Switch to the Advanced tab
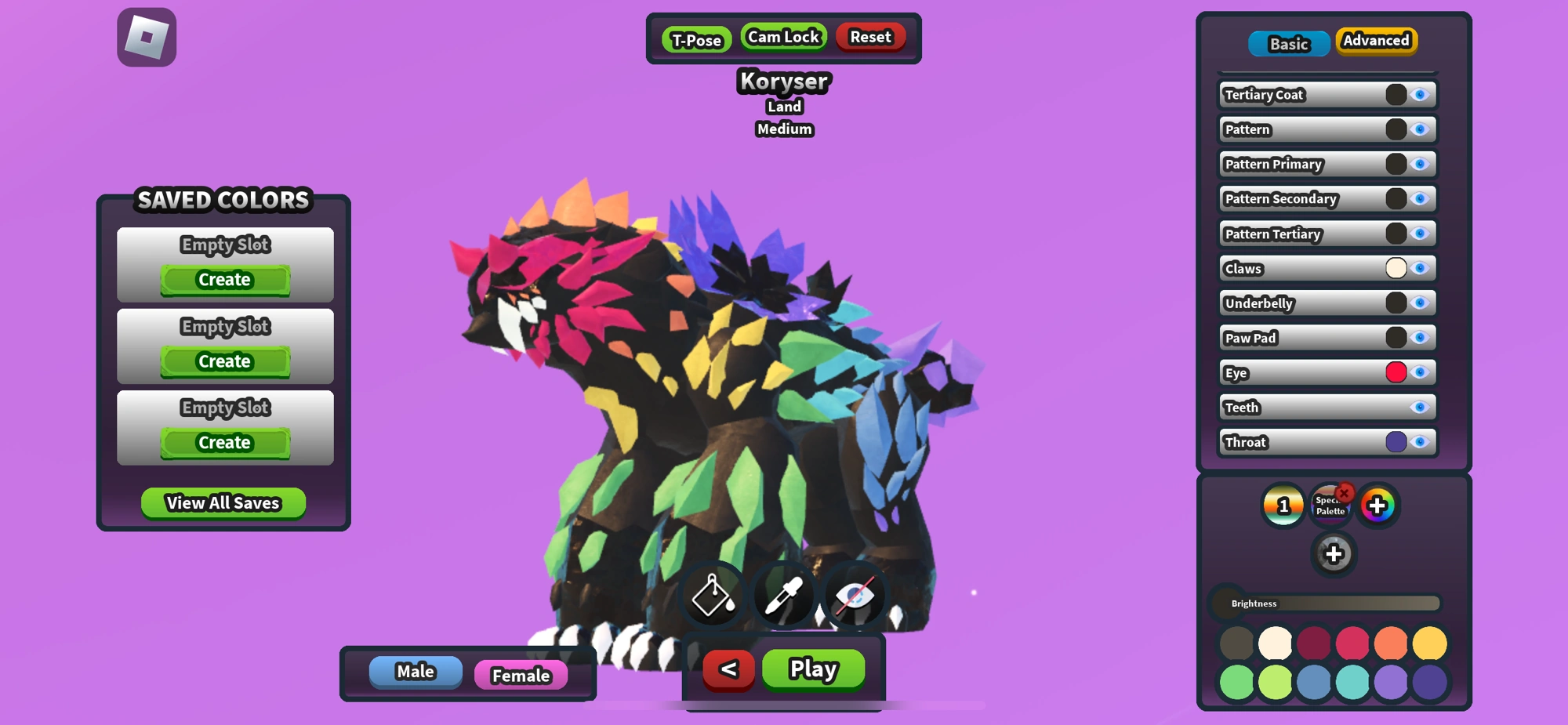 click(x=1376, y=40)
